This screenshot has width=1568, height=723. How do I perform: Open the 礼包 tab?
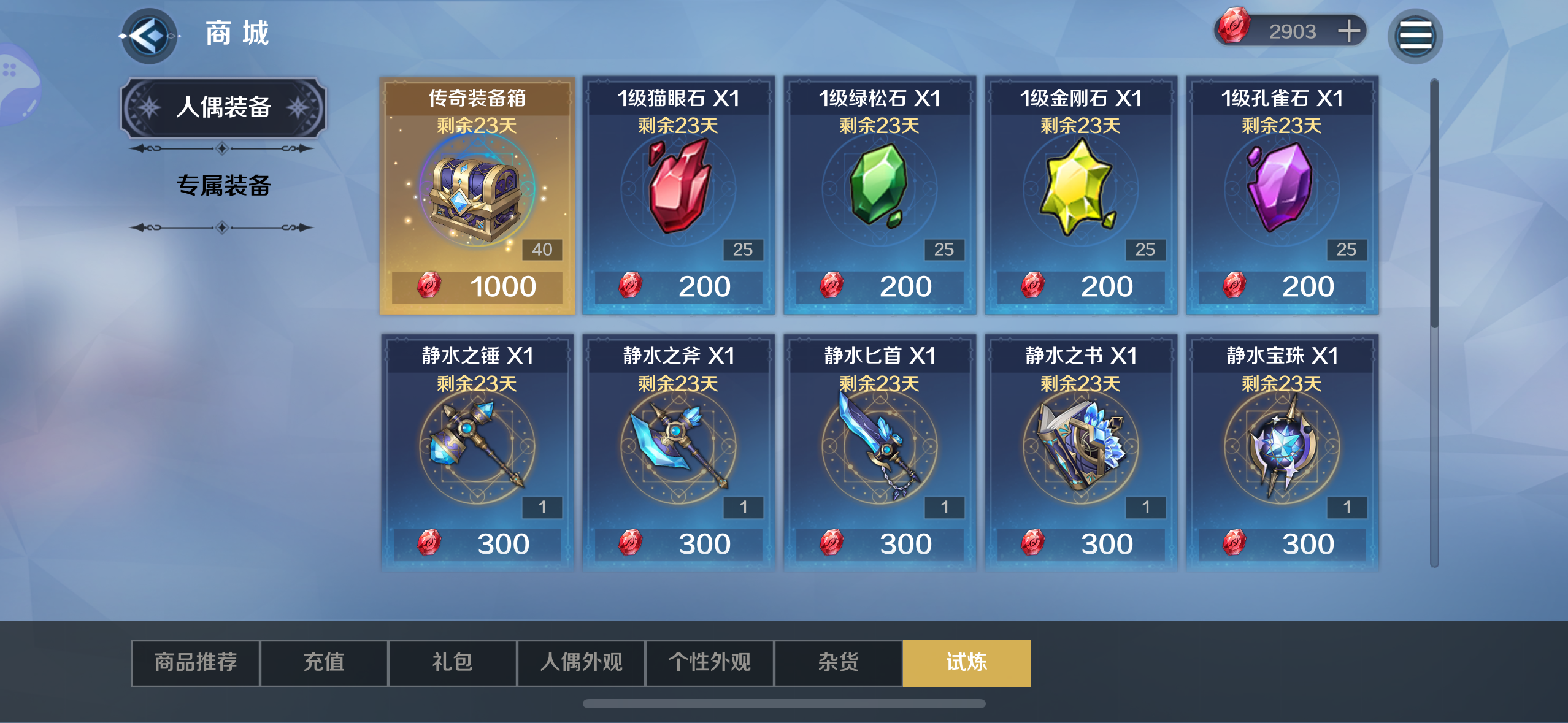pos(452,663)
